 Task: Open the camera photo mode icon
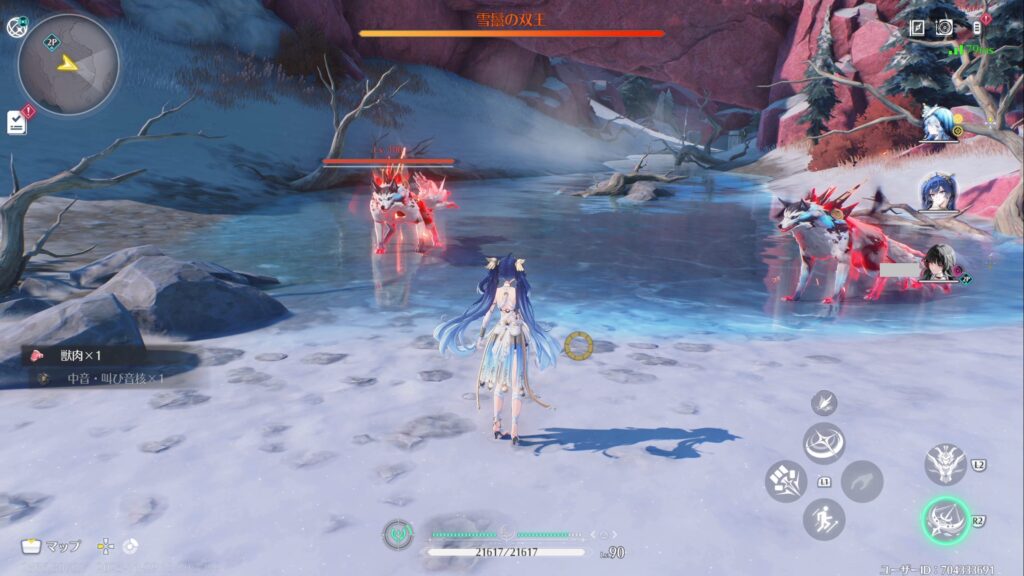point(944,28)
